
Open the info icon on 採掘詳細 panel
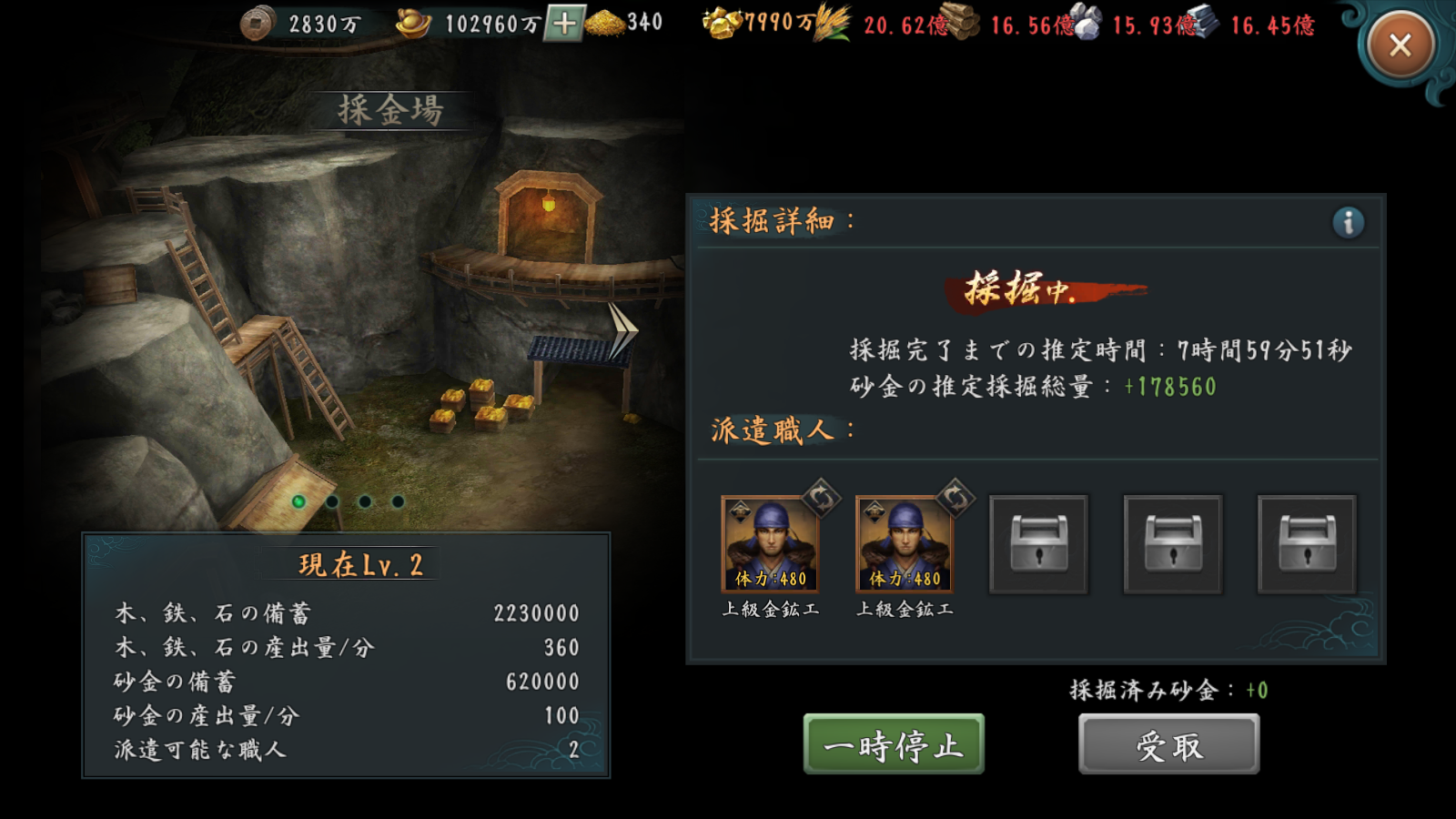tap(1350, 220)
